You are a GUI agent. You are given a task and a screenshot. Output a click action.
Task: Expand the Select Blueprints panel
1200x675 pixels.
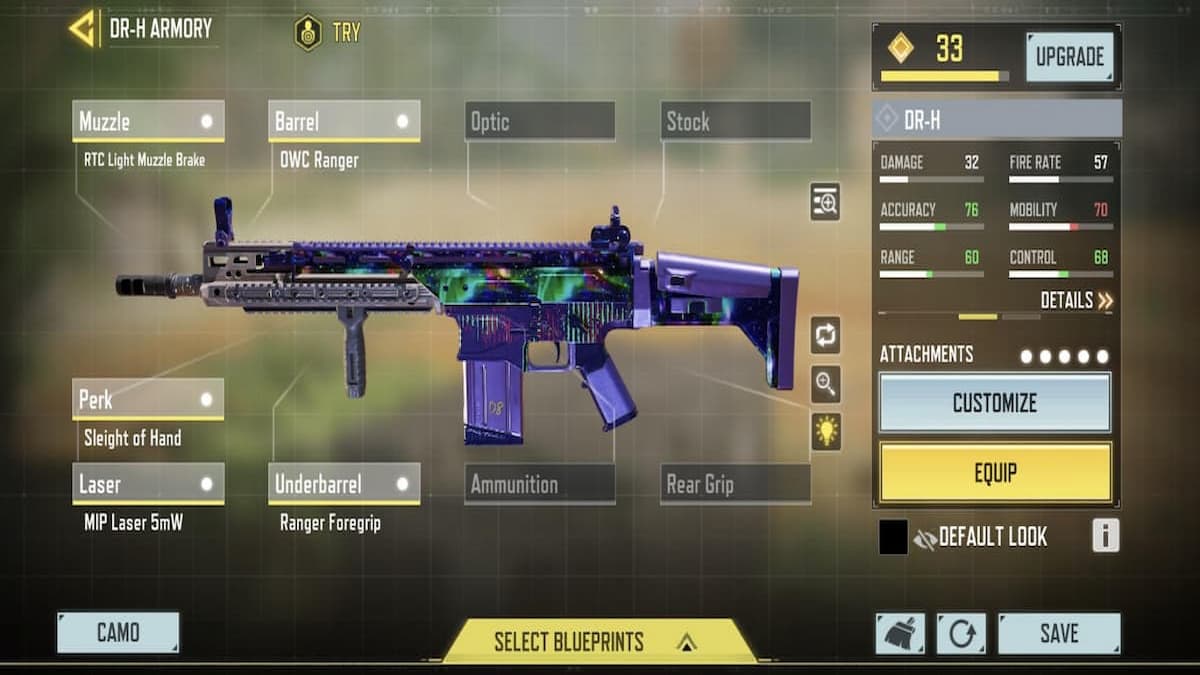point(598,641)
